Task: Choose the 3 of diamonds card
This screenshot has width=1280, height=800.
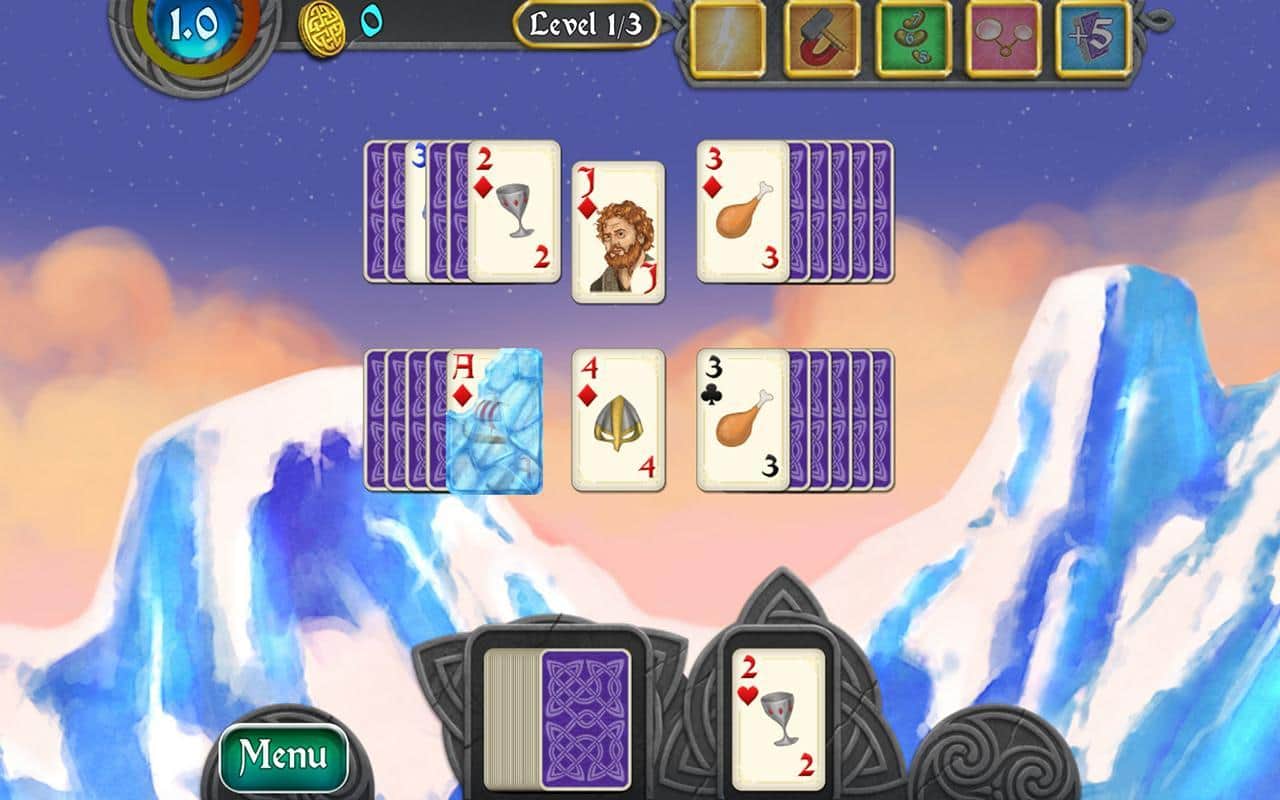Action: (742, 211)
